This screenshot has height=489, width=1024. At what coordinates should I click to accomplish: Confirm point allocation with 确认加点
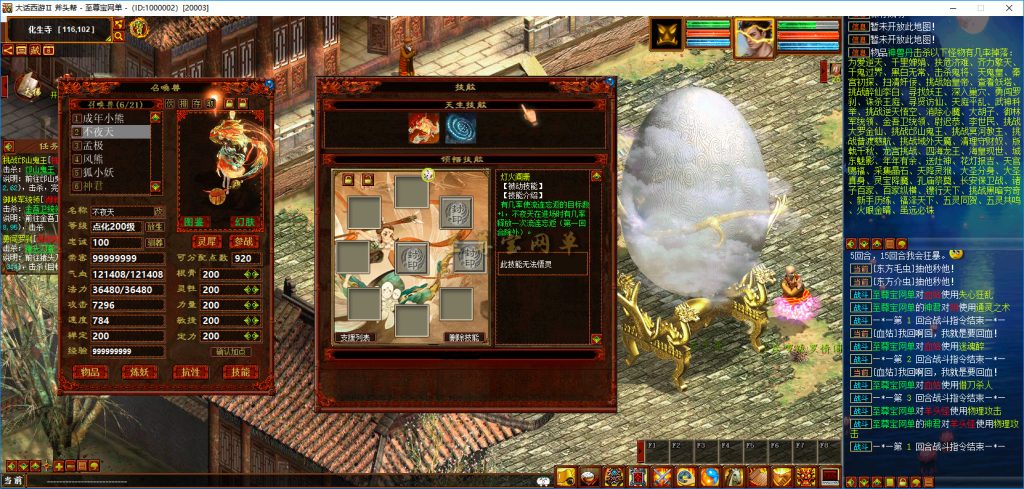point(231,352)
